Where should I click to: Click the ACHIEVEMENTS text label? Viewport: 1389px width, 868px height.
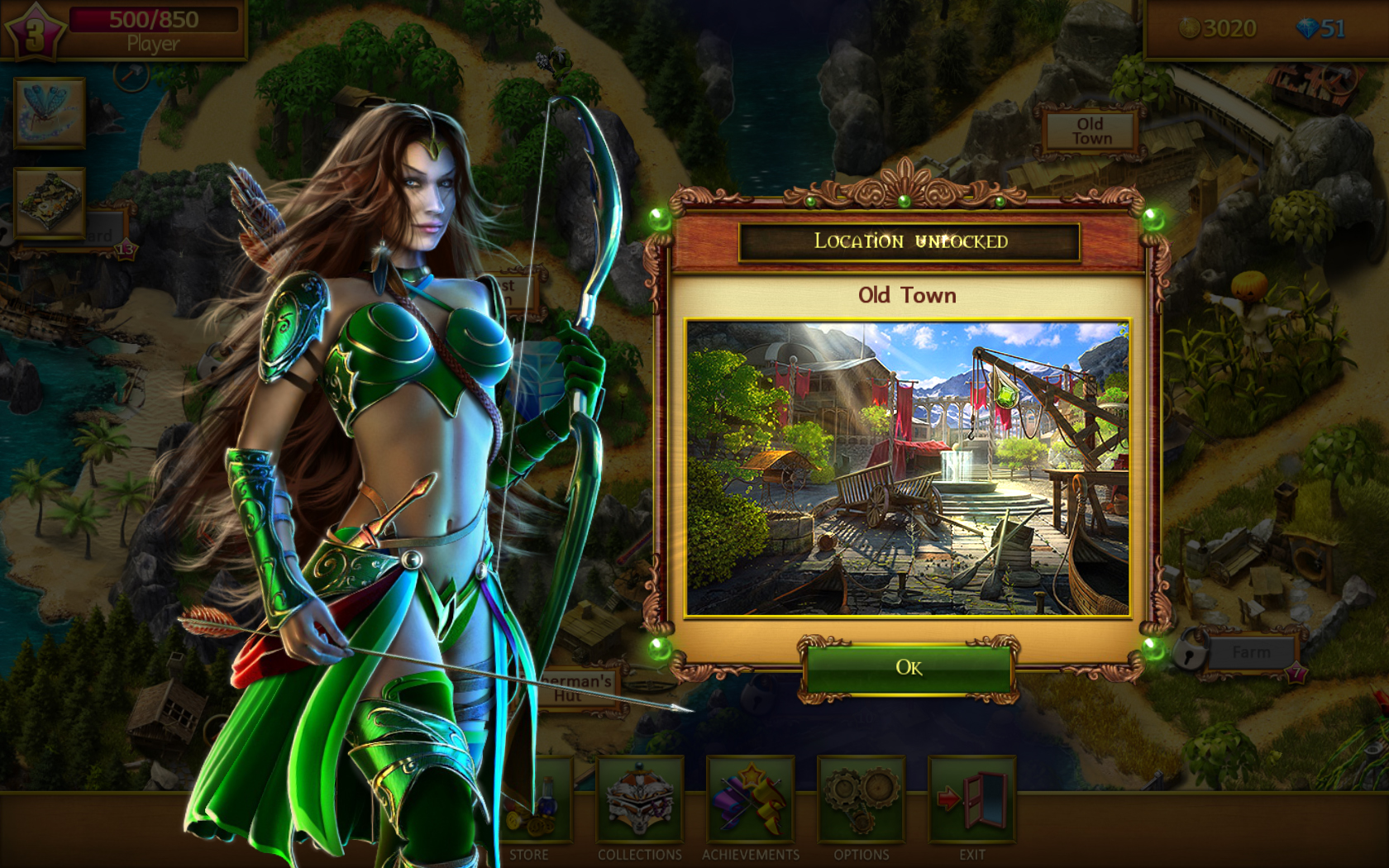pyautogui.click(x=750, y=856)
